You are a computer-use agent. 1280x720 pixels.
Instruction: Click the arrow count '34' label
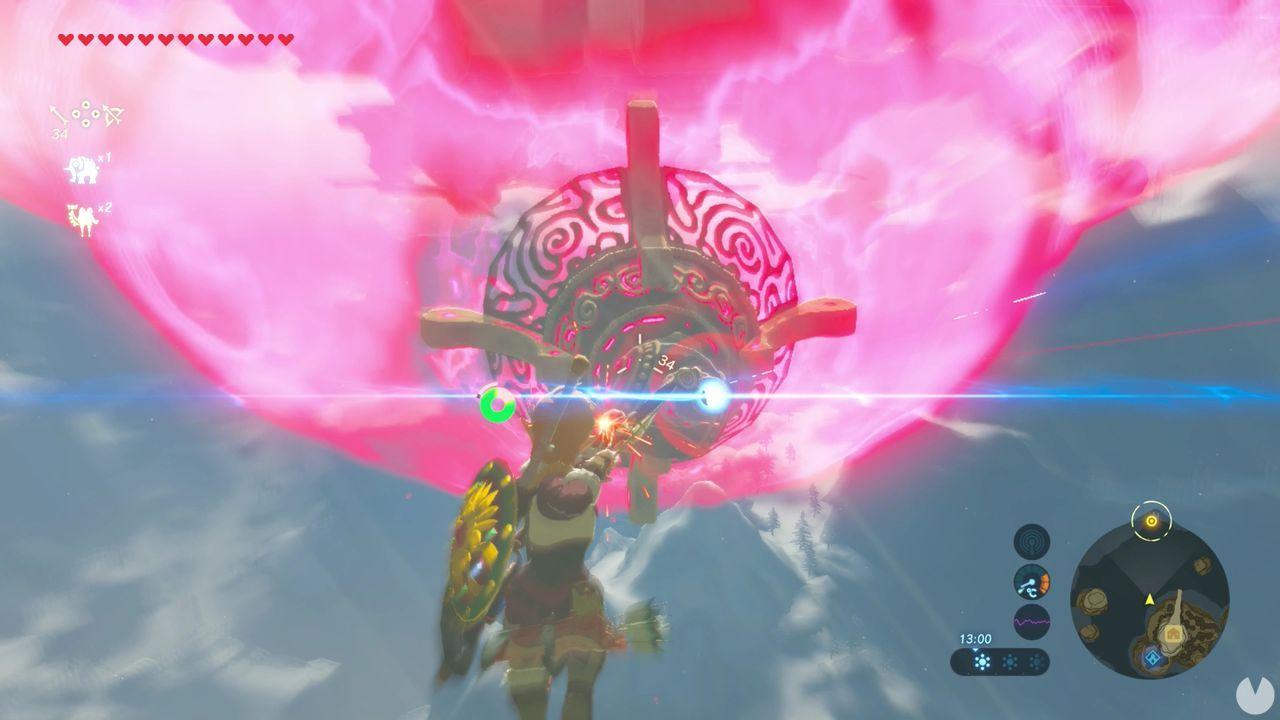[59, 132]
